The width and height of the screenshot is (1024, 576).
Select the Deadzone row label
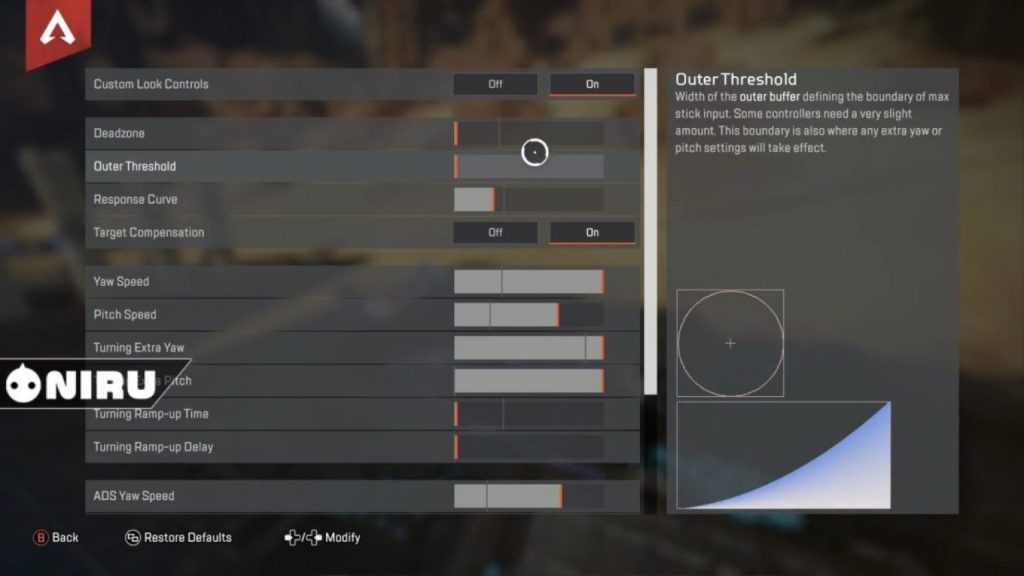coord(119,133)
